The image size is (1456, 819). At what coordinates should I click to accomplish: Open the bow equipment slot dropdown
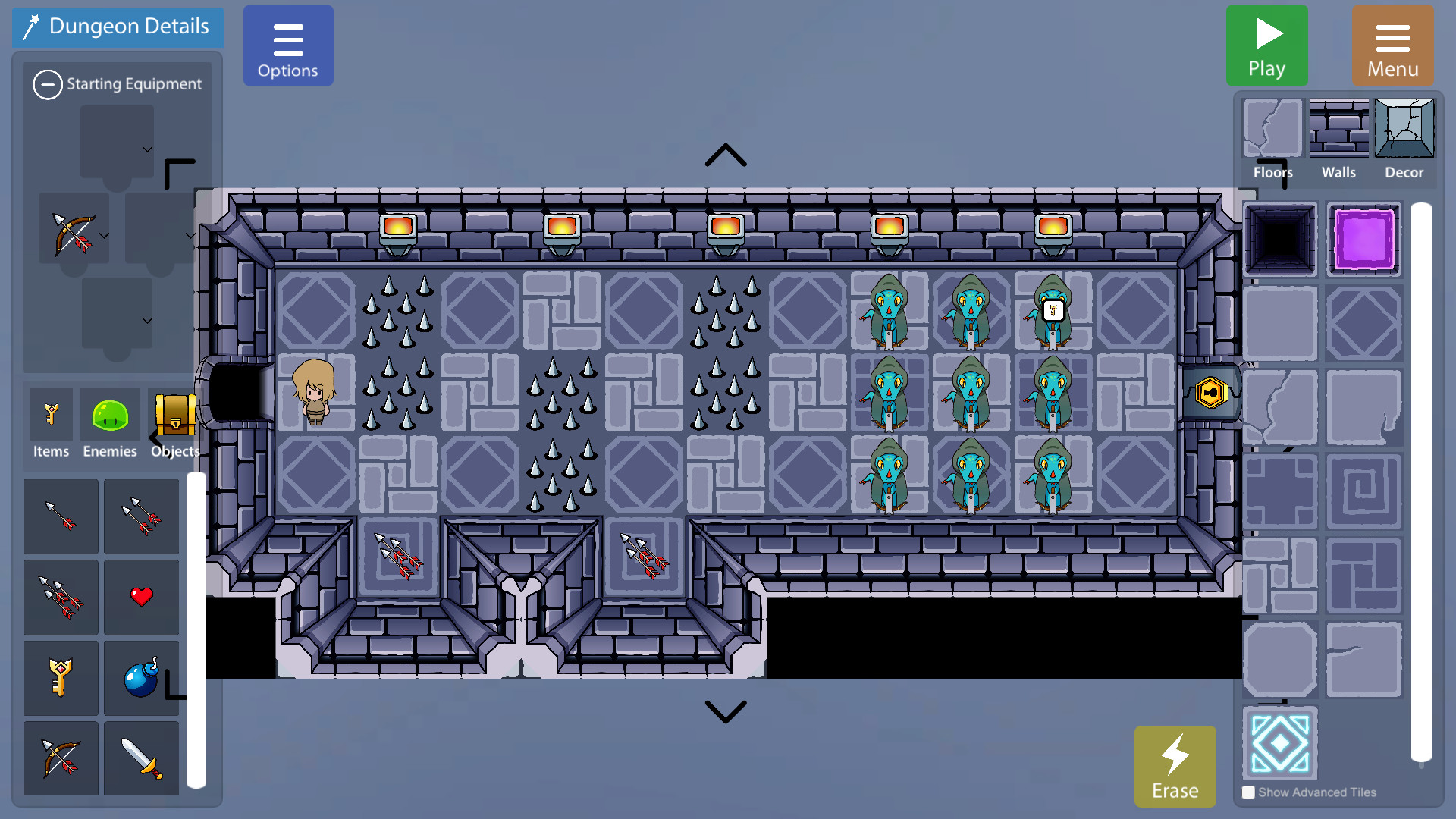click(105, 236)
